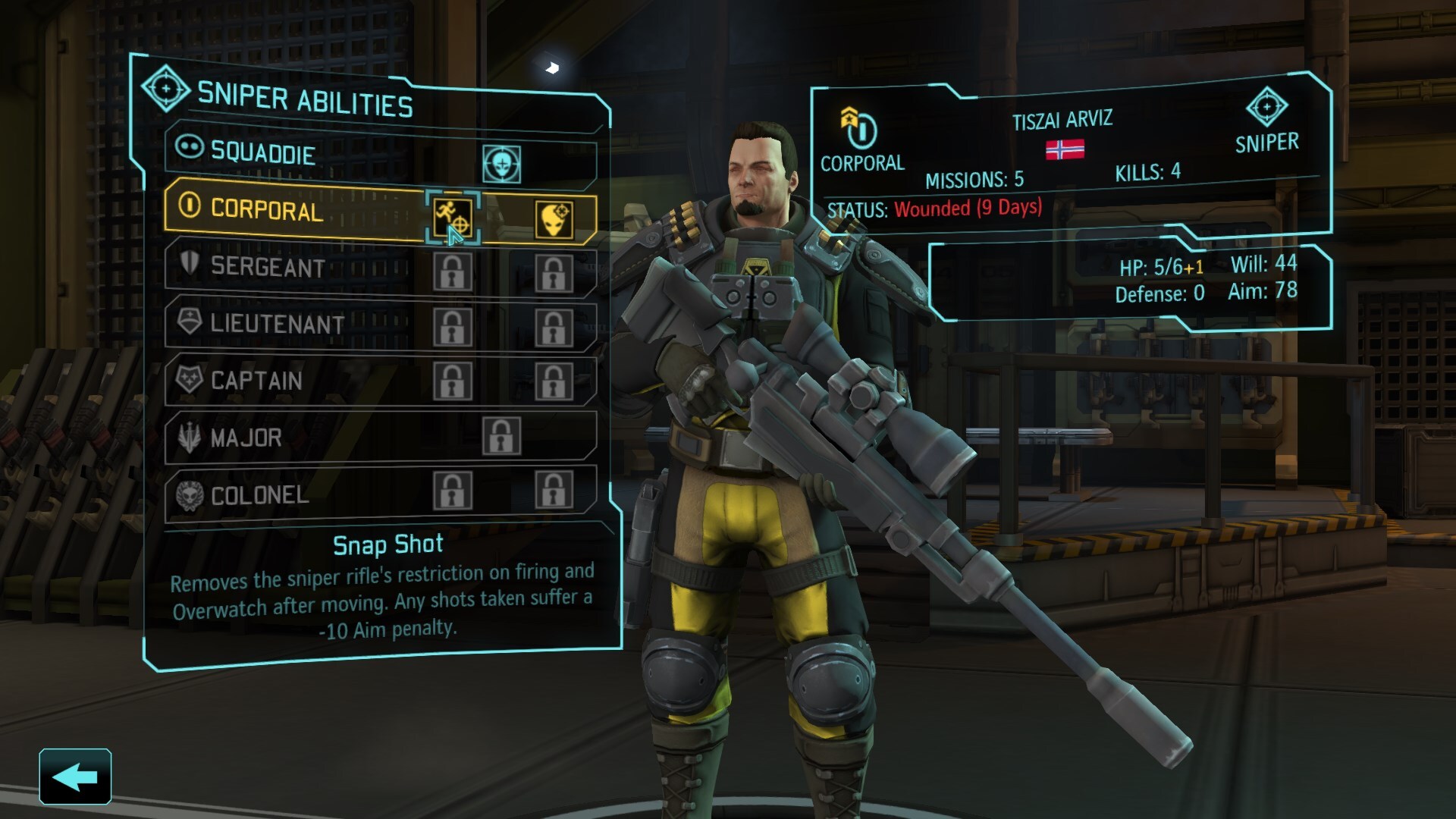
Task: Click the Headshot ability icon on Squaddie row
Action: [x=503, y=162]
